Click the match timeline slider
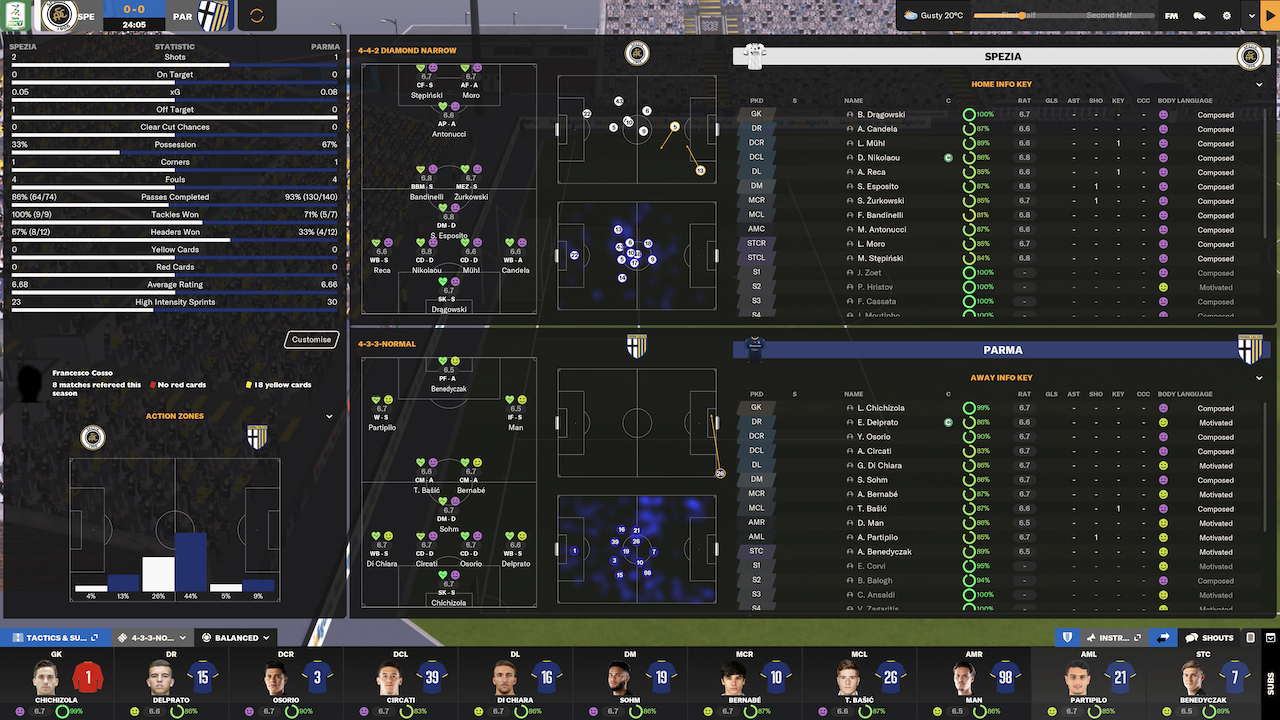 tap(1060, 16)
